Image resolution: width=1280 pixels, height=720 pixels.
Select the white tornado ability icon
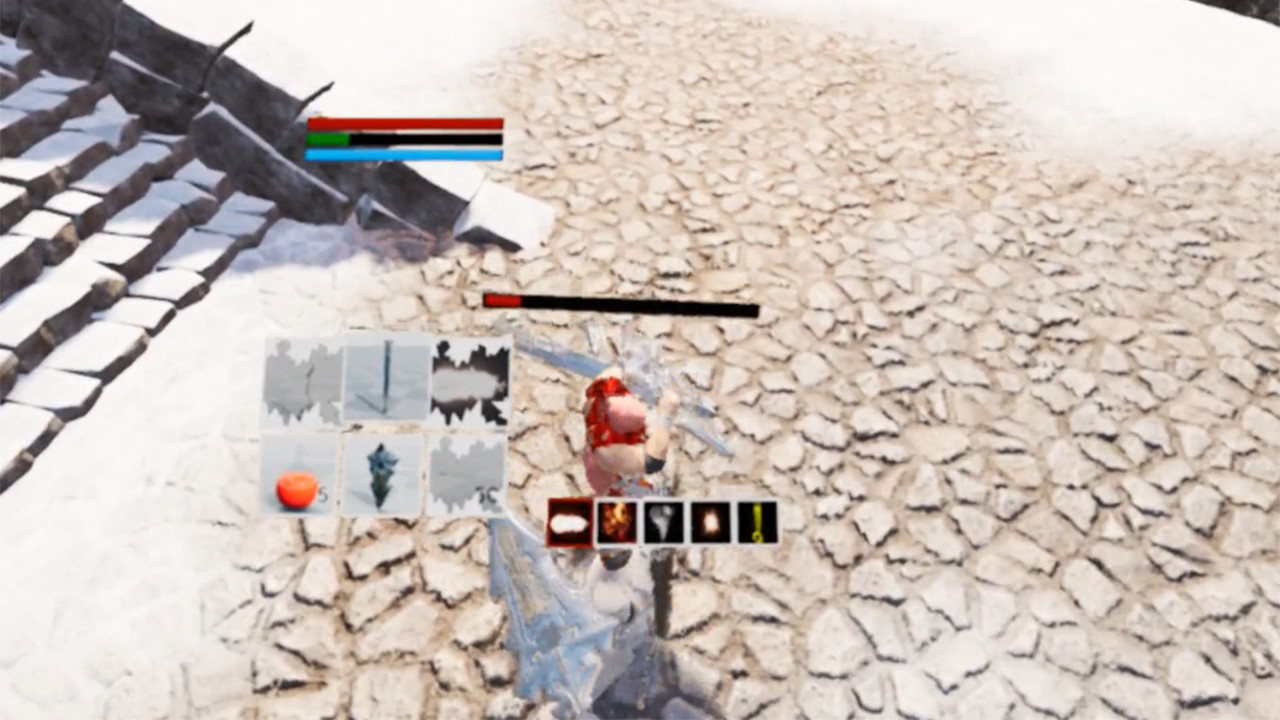(x=663, y=520)
